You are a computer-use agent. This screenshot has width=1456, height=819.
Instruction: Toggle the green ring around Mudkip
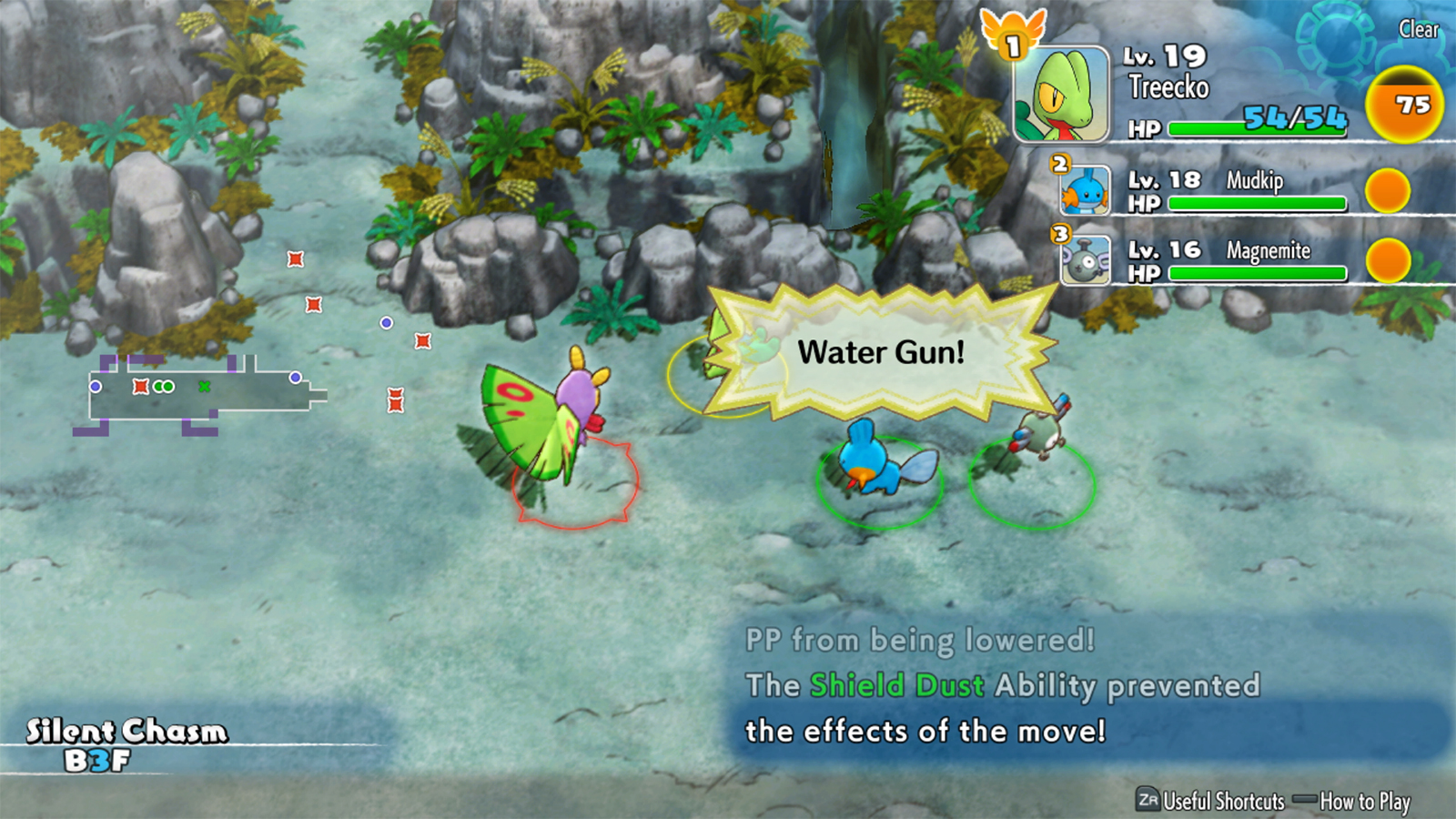(x=878, y=482)
